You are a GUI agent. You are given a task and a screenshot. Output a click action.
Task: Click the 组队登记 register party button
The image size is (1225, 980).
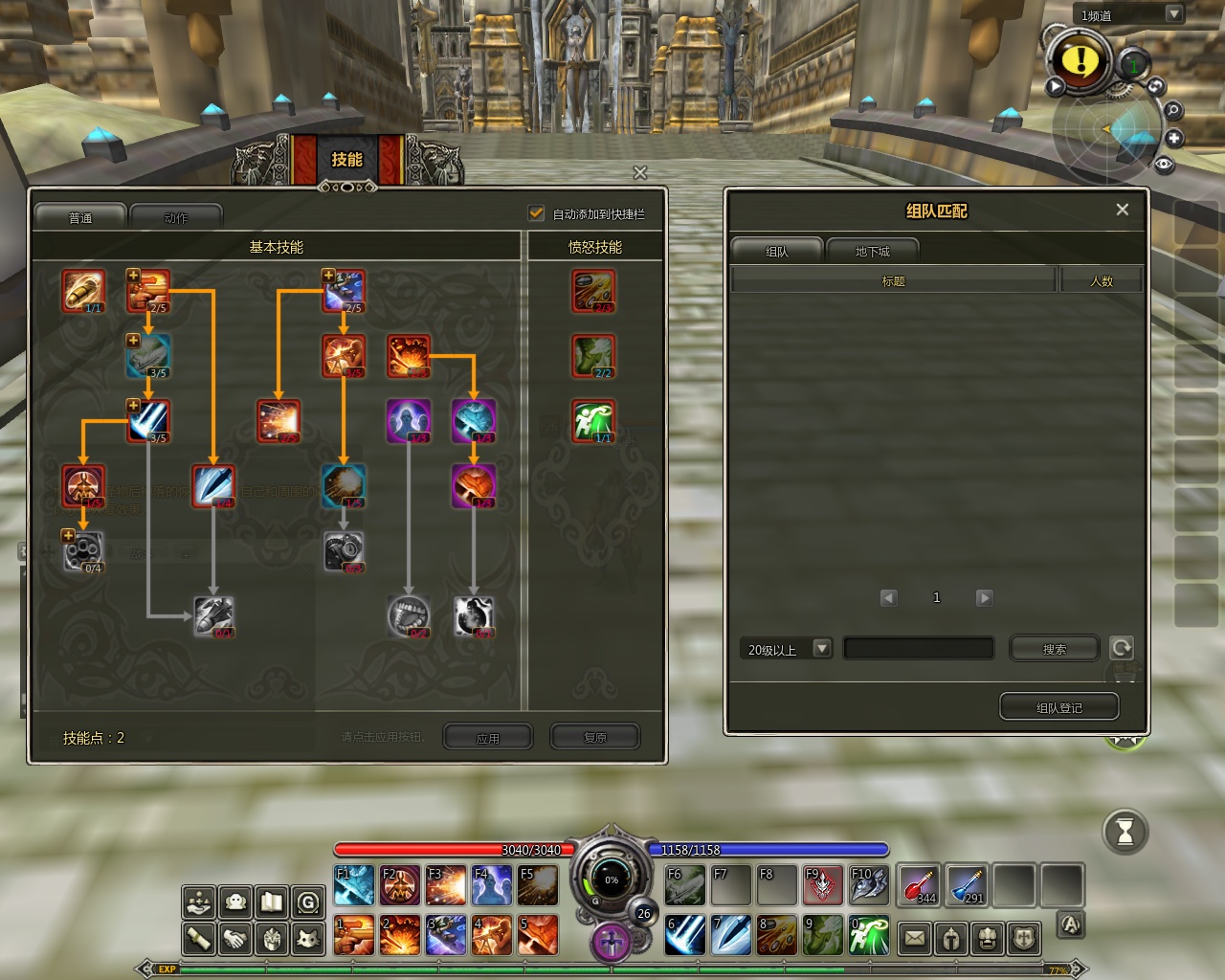[x=1058, y=707]
